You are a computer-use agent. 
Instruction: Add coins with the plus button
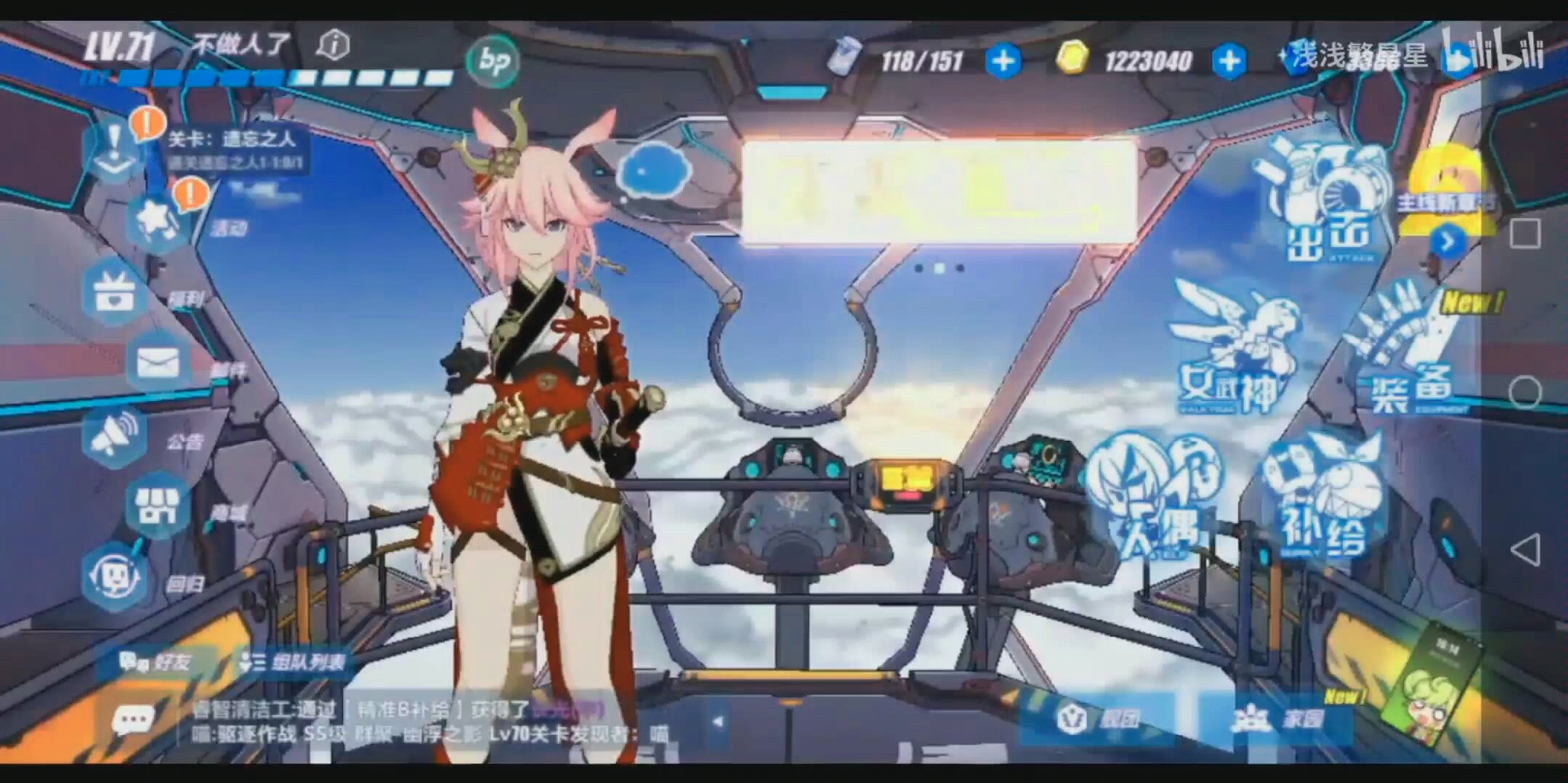pyautogui.click(x=1229, y=61)
